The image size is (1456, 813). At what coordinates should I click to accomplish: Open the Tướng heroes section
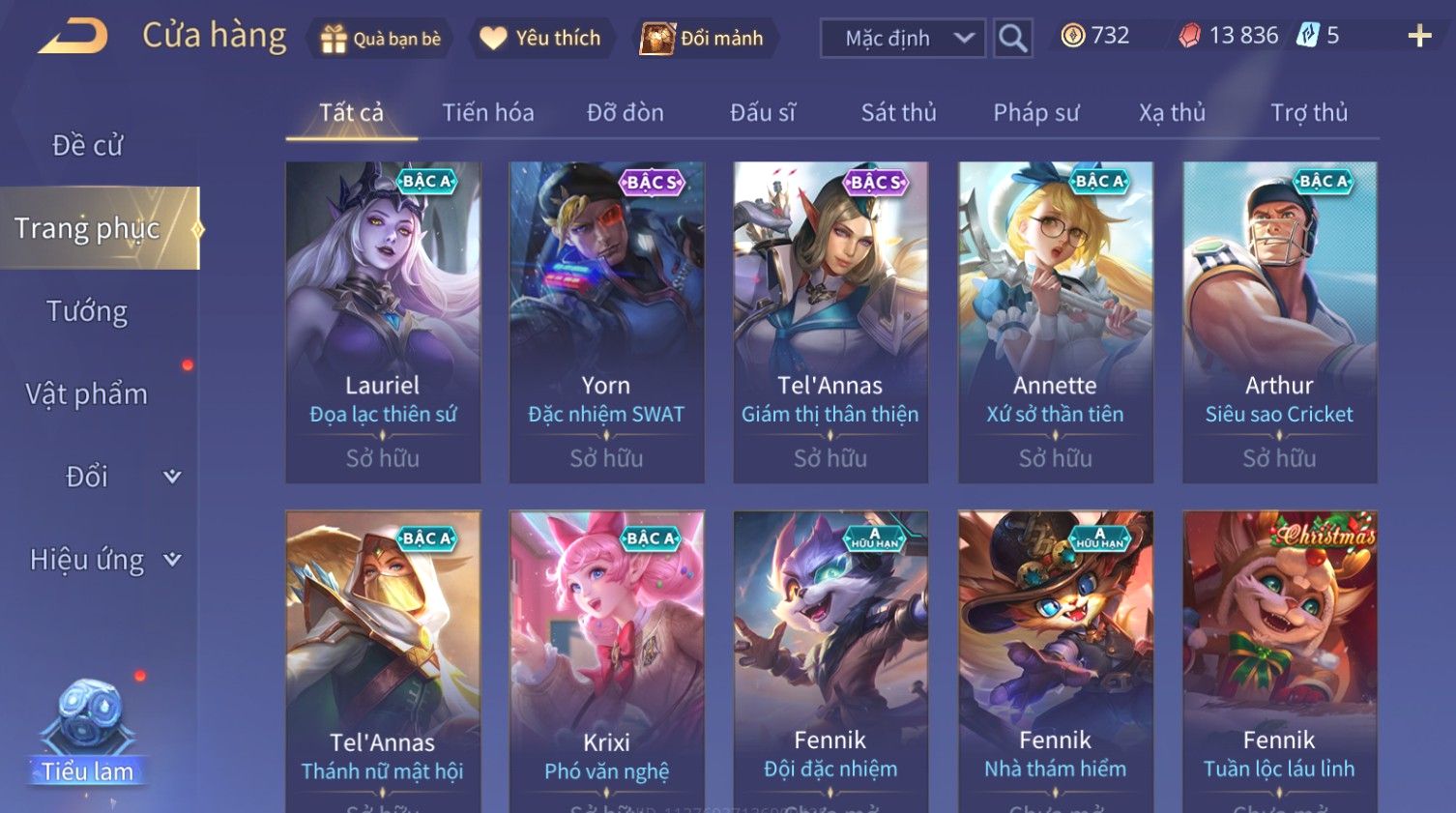click(87, 311)
